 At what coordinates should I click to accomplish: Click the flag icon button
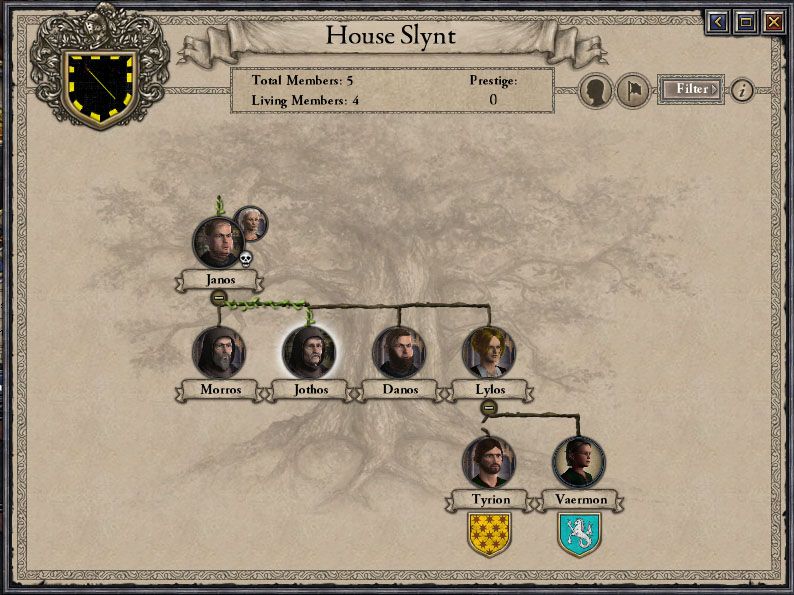pos(633,90)
